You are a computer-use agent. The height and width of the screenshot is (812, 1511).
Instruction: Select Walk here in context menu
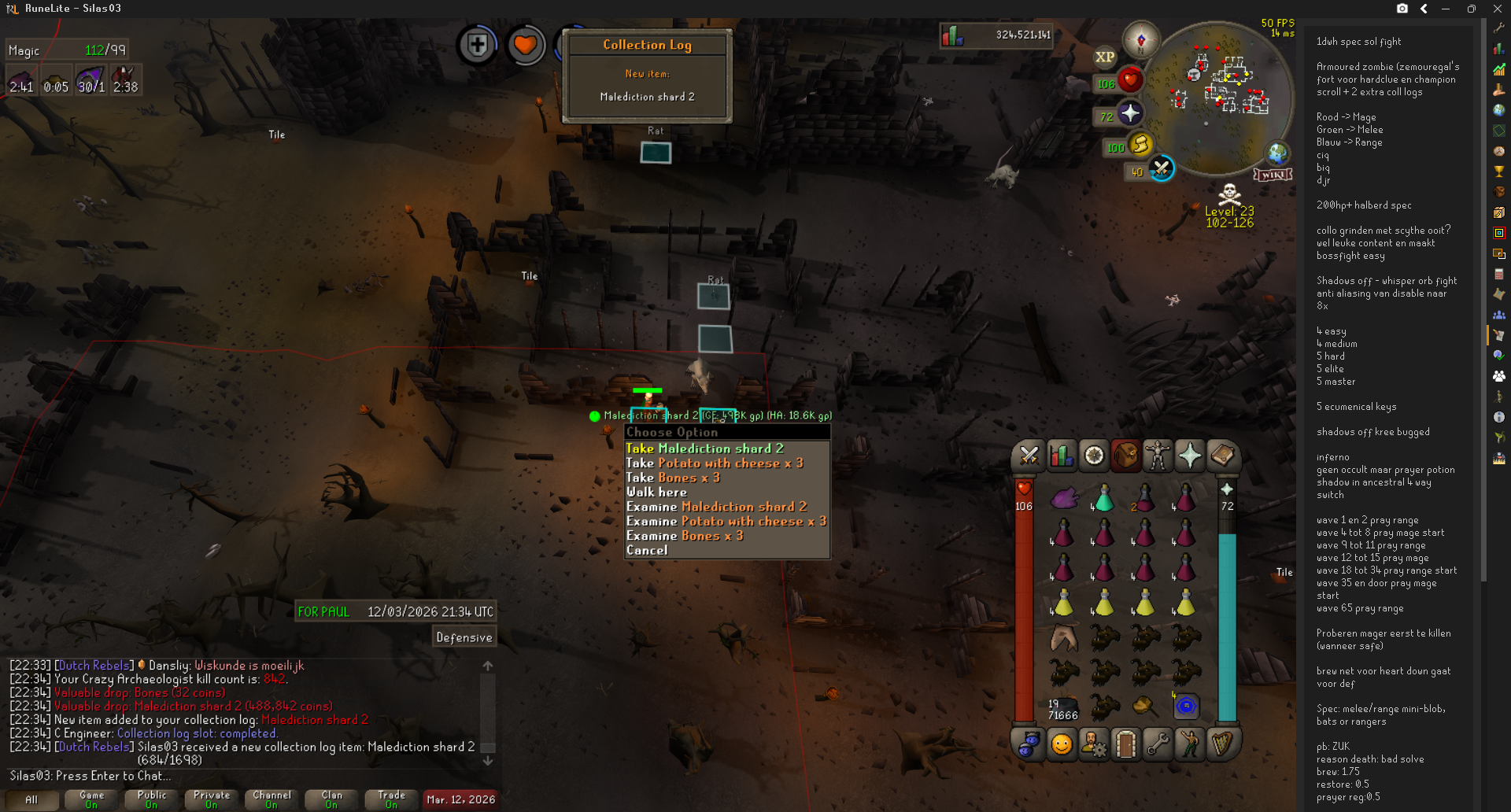656,493
